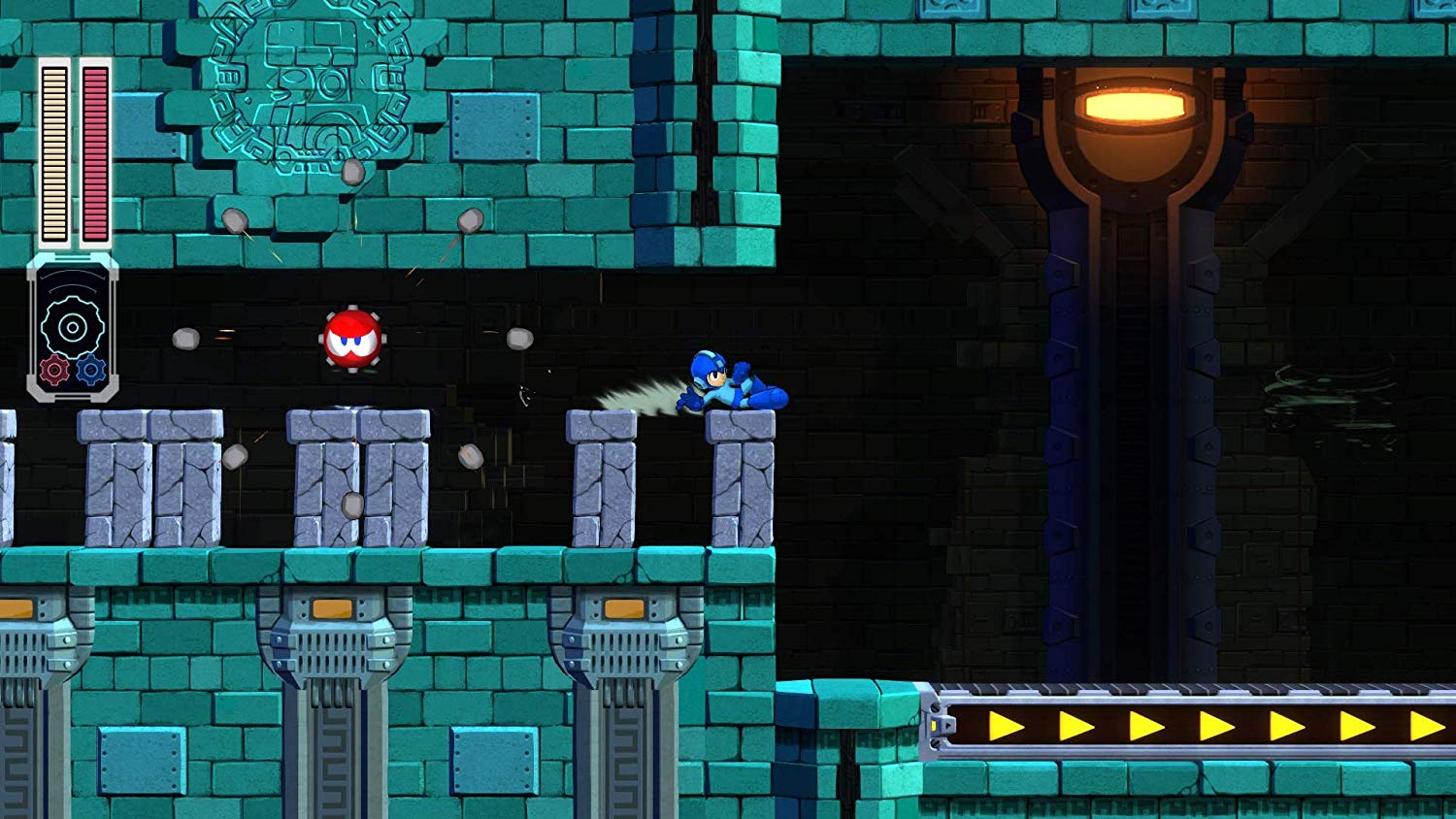Select the blue Speed Gear icon
Viewport: 1456px width, 819px height.
click(91, 369)
